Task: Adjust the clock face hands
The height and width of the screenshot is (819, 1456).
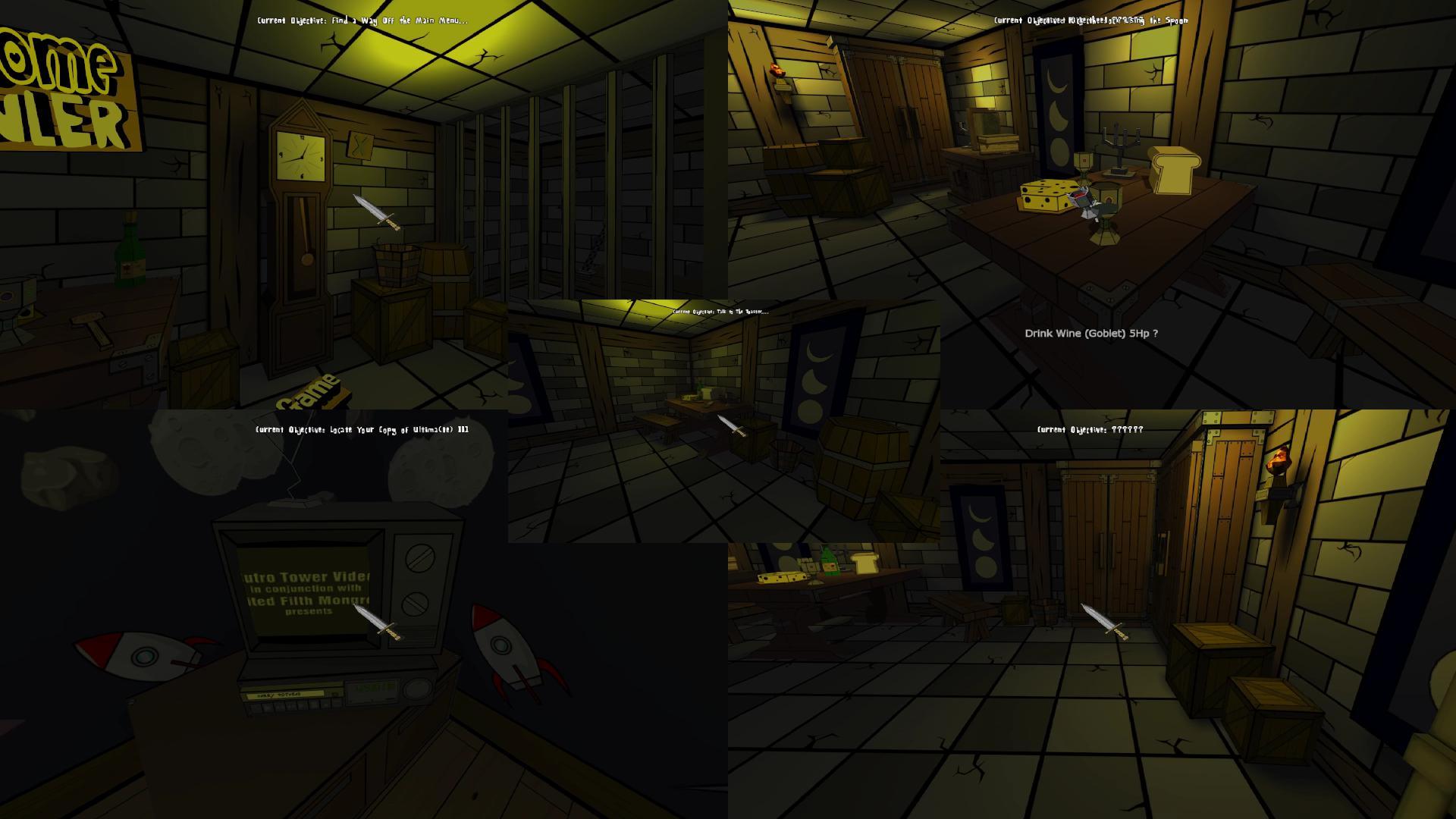Action: click(x=300, y=155)
